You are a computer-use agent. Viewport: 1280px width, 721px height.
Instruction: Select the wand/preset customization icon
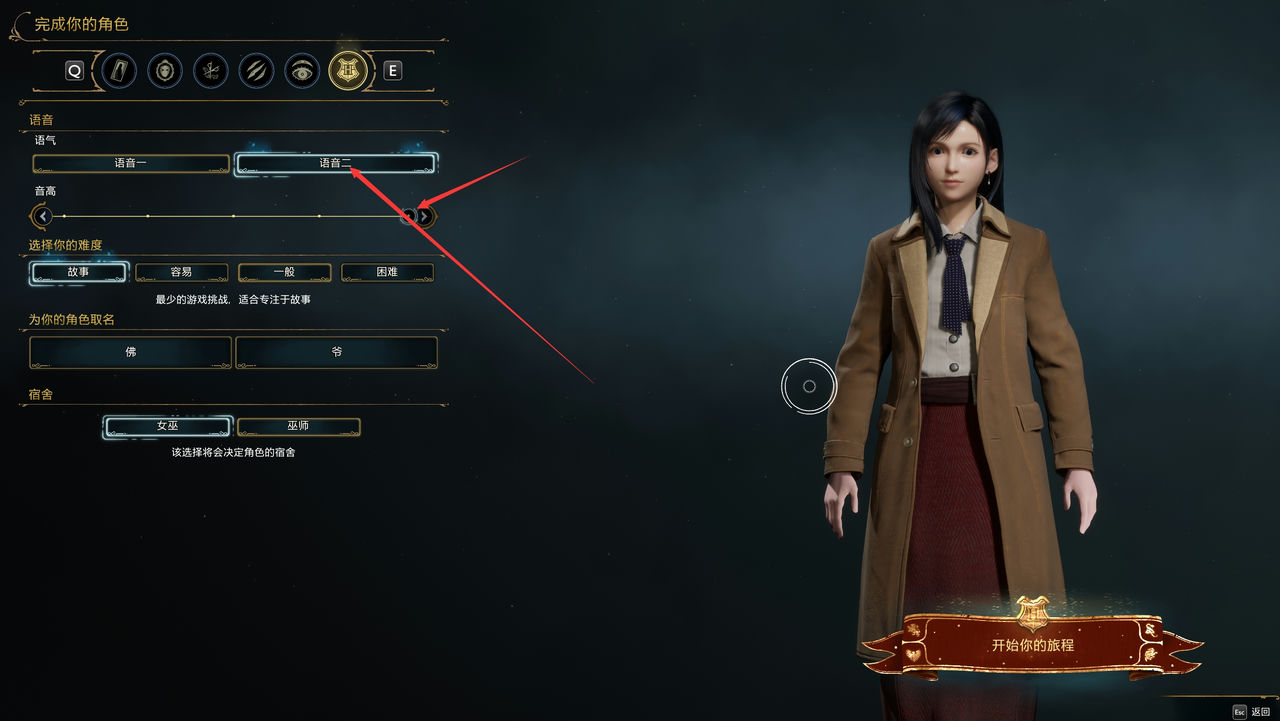point(118,70)
